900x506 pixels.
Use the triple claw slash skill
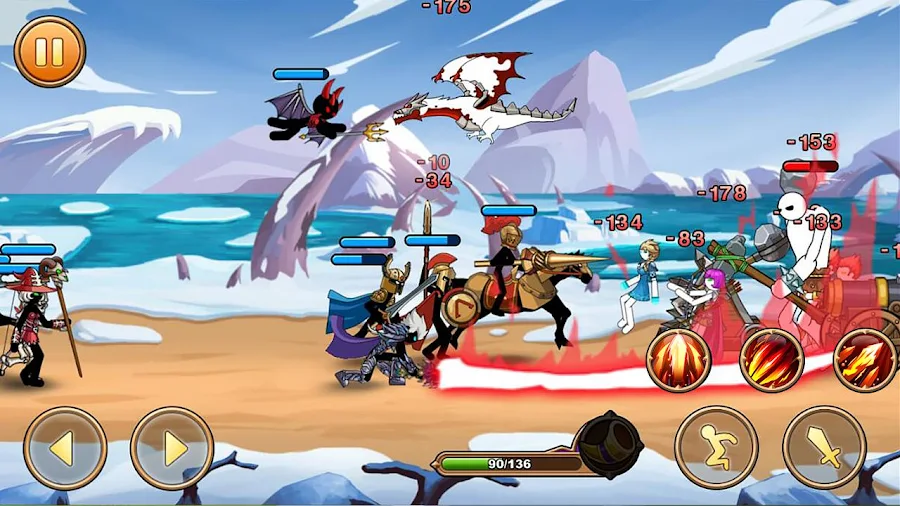pyautogui.click(x=772, y=359)
